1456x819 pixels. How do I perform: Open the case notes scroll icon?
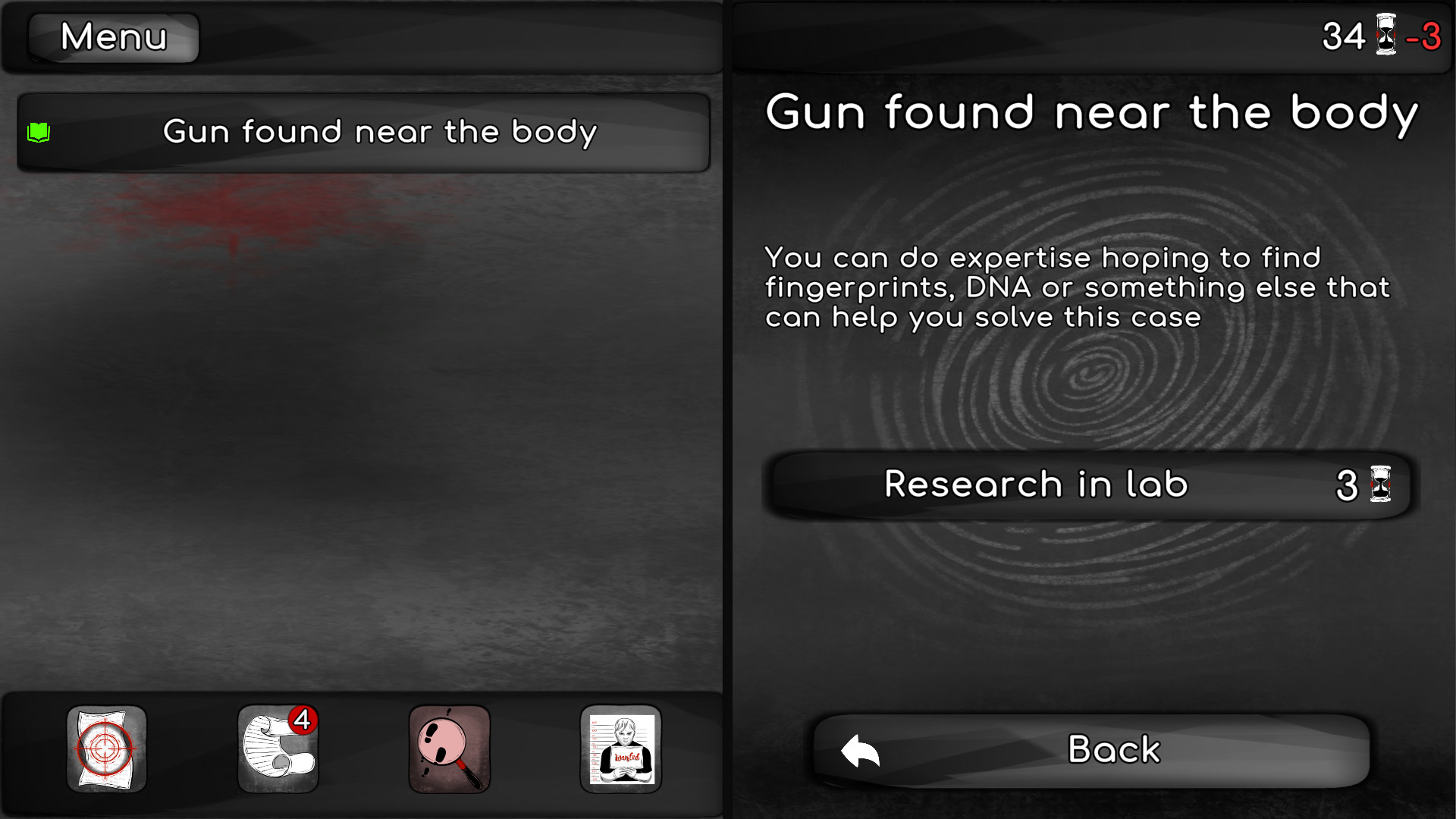[278, 751]
